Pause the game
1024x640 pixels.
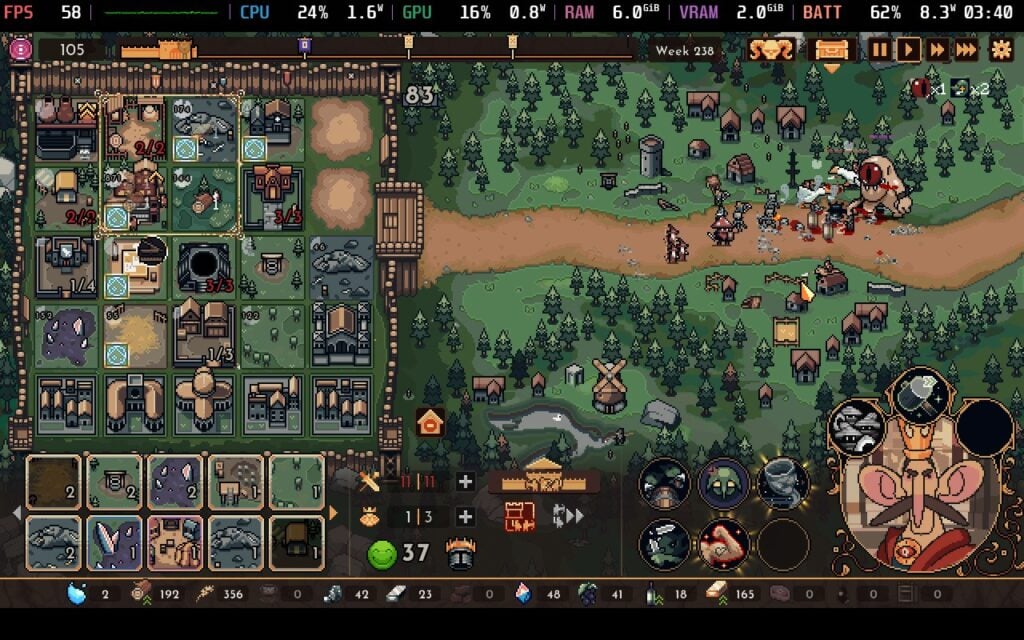(879, 50)
